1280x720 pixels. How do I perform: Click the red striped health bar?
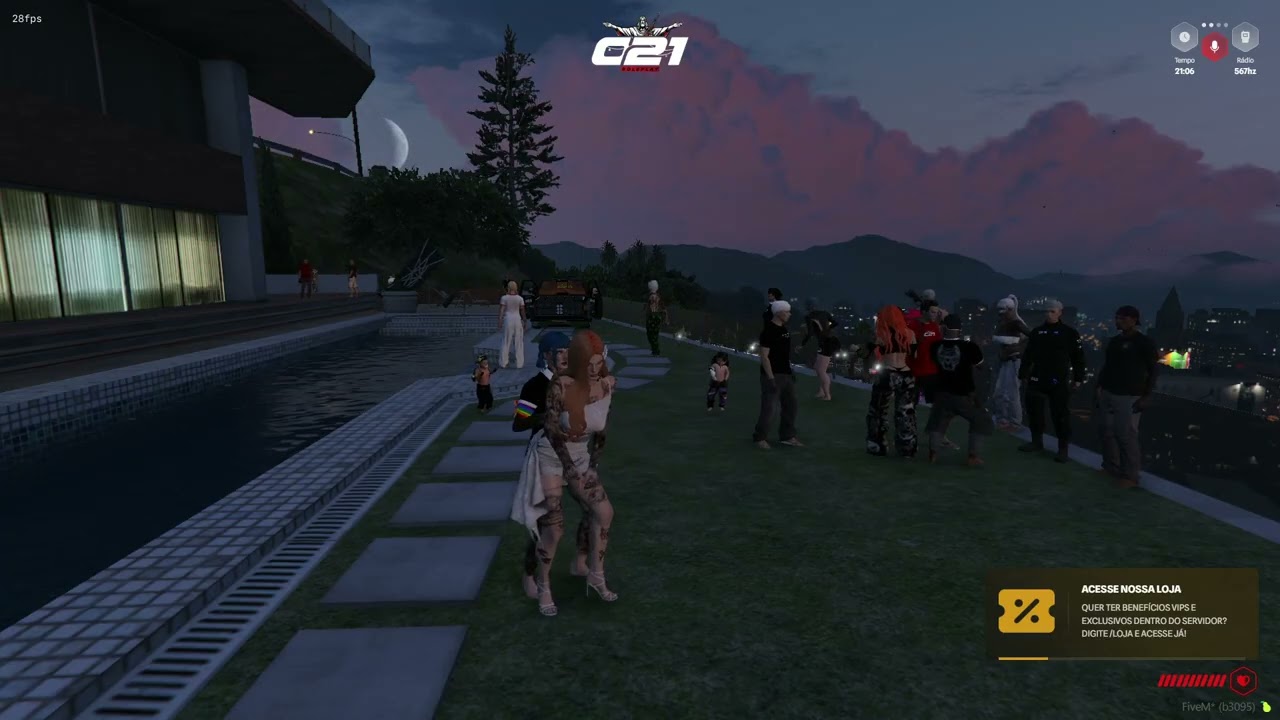[x=1191, y=681]
